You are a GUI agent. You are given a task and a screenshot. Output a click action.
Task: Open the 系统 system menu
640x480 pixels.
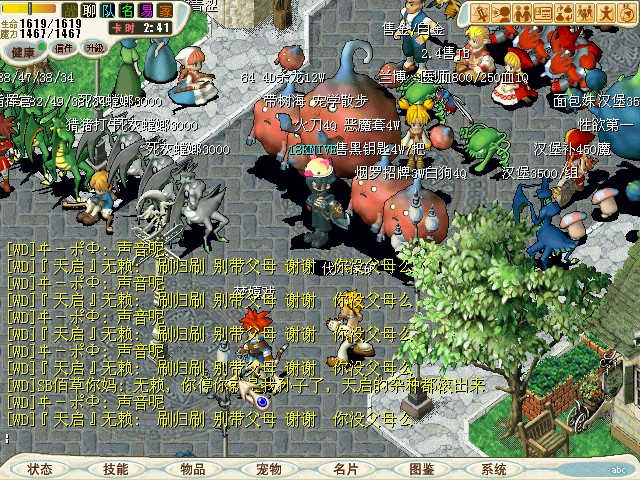[x=494, y=468]
